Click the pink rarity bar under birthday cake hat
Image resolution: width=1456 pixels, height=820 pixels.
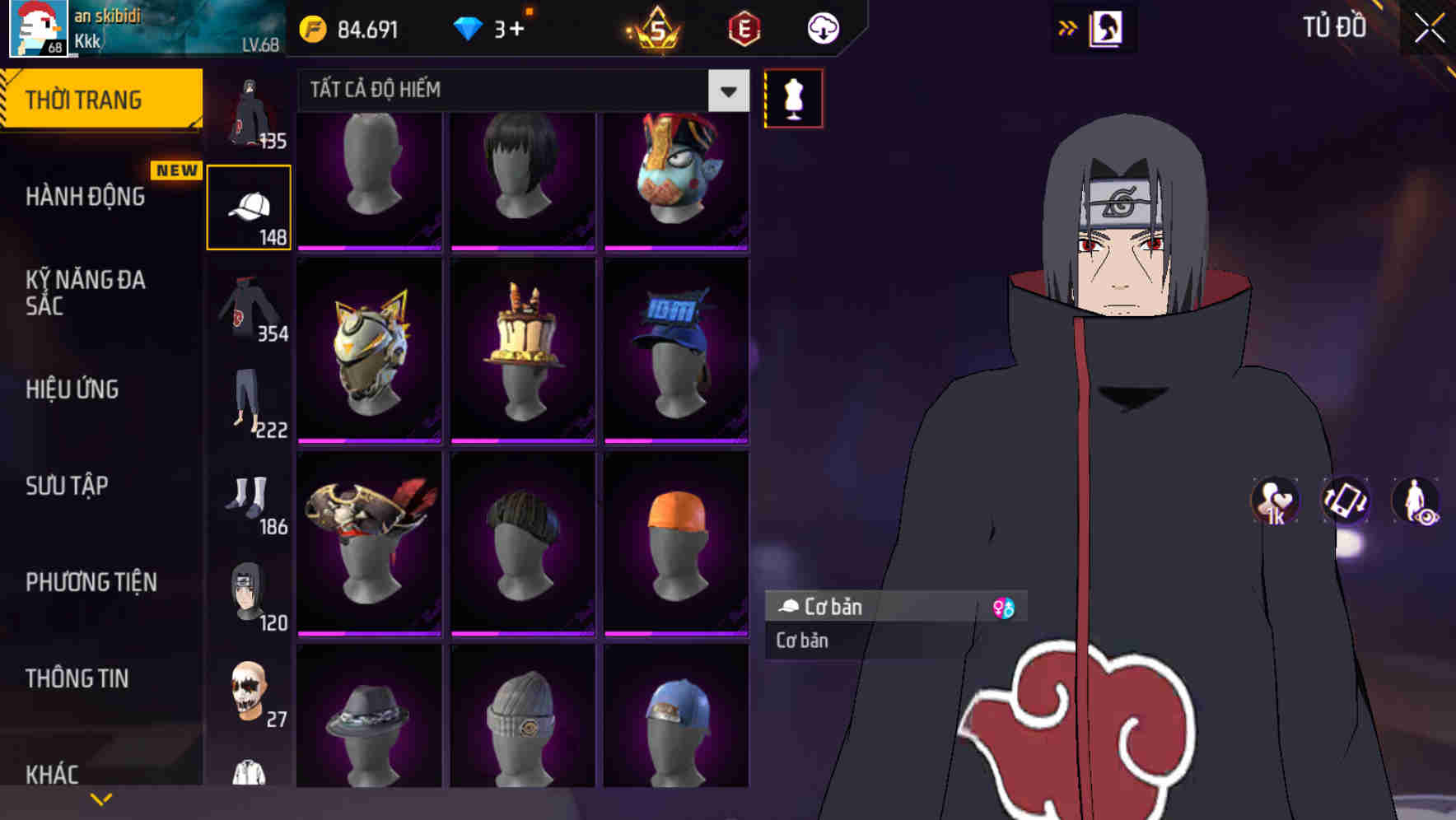[x=522, y=441]
